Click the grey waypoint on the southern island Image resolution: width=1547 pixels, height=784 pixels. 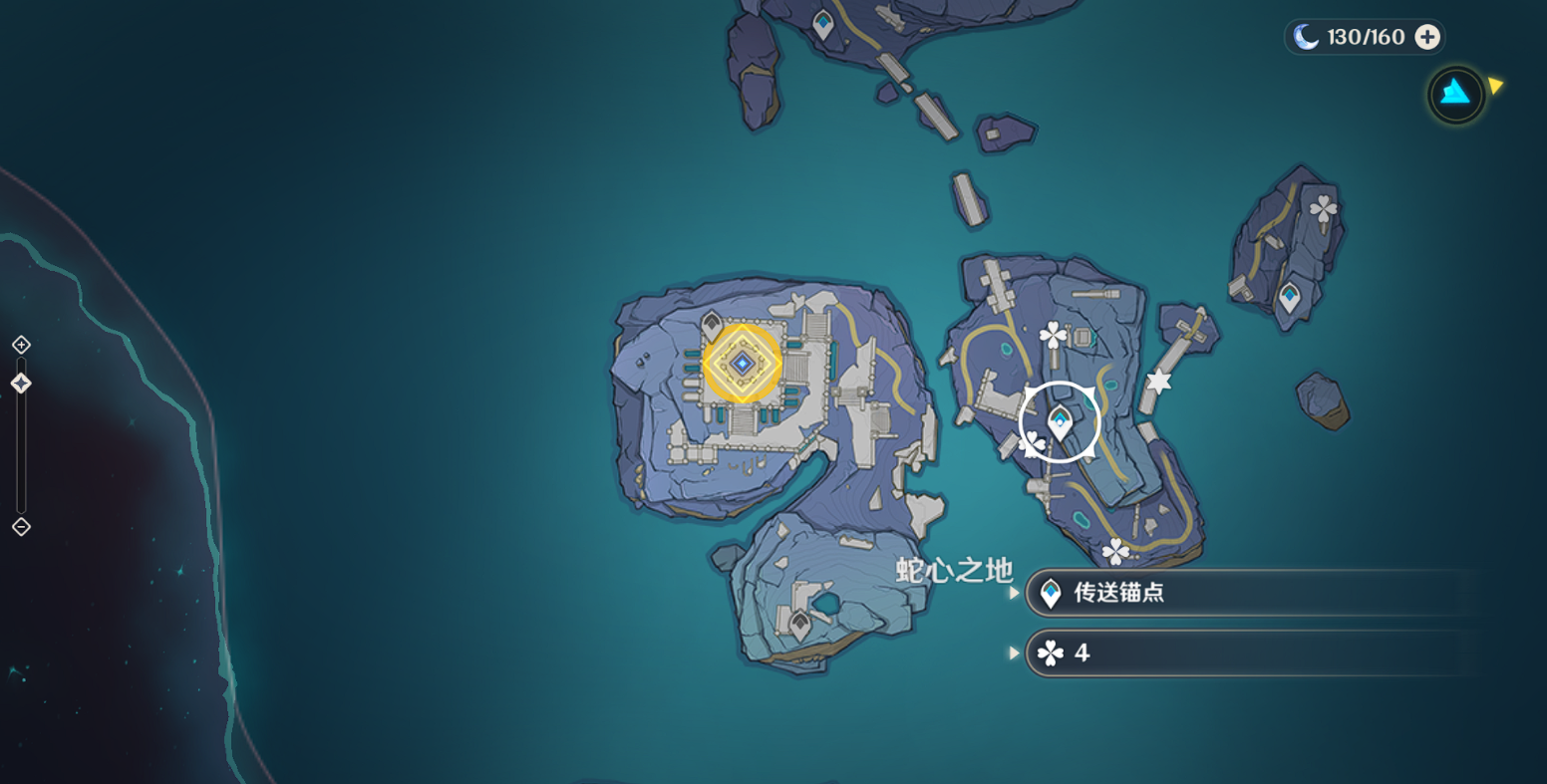coord(799,625)
